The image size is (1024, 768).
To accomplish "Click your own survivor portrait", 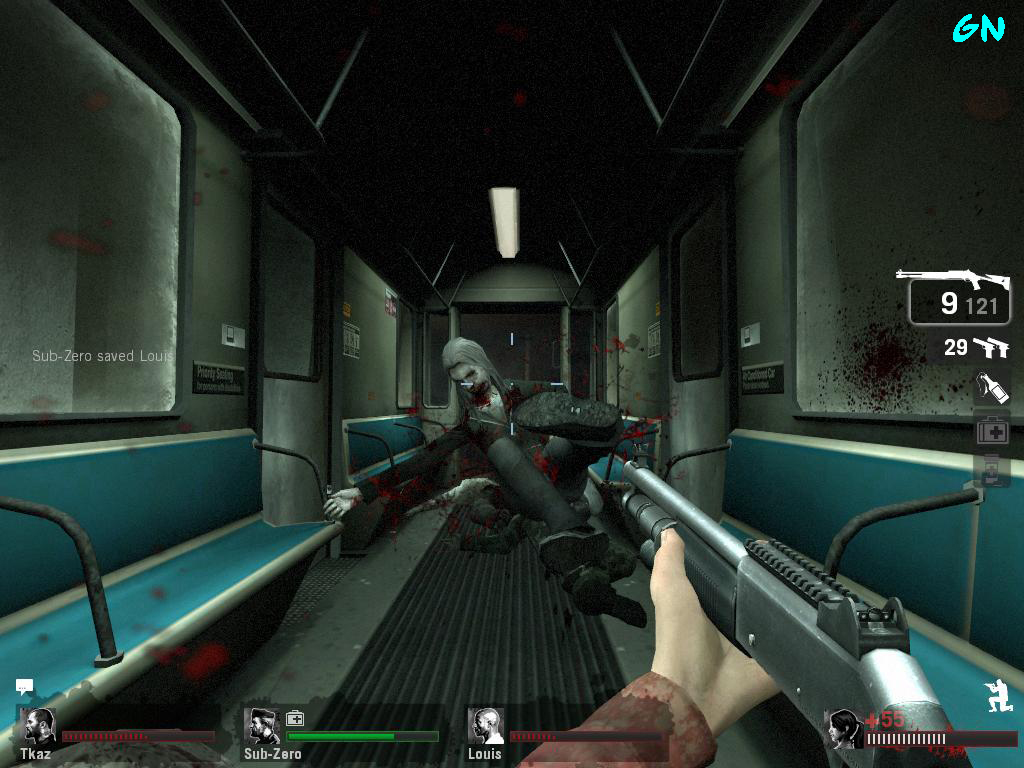I will point(845,730).
